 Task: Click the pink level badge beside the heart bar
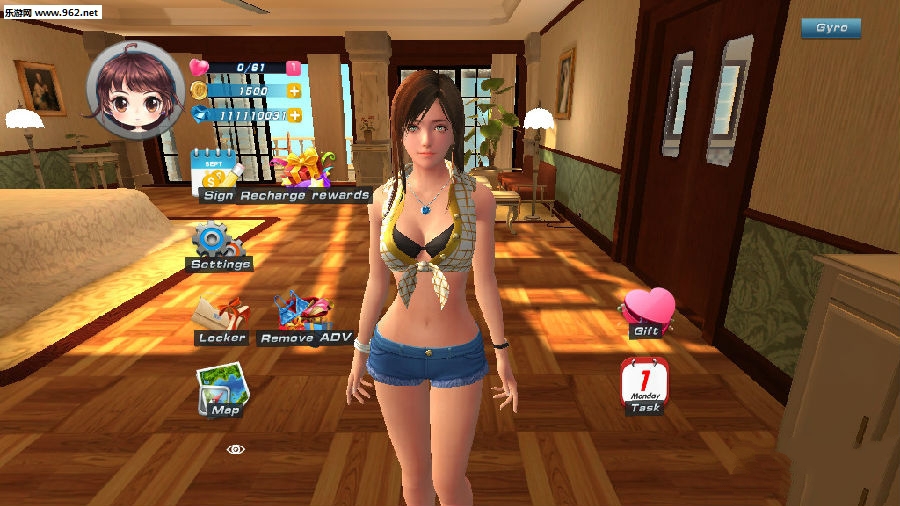tap(293, 68)
